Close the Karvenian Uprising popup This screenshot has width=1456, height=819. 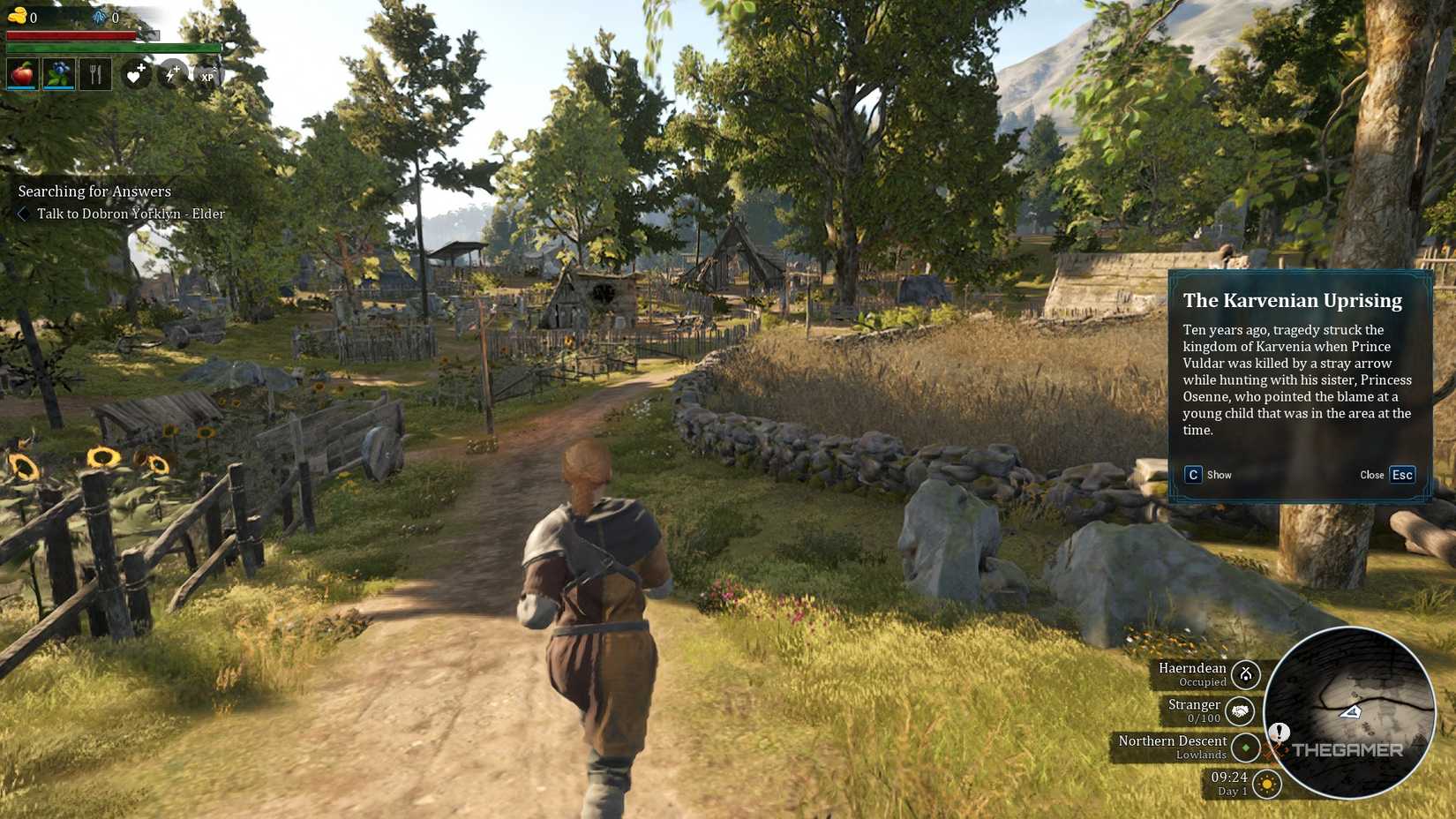(1401, 475)
